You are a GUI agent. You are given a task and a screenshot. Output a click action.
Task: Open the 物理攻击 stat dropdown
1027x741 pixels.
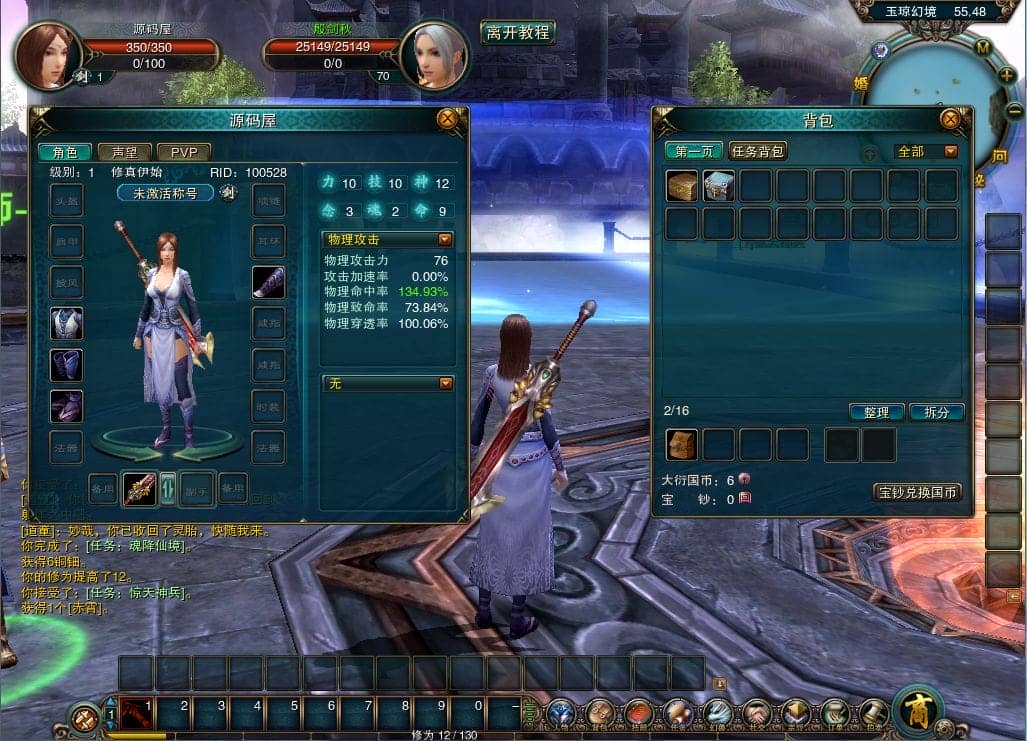[445, 239]
